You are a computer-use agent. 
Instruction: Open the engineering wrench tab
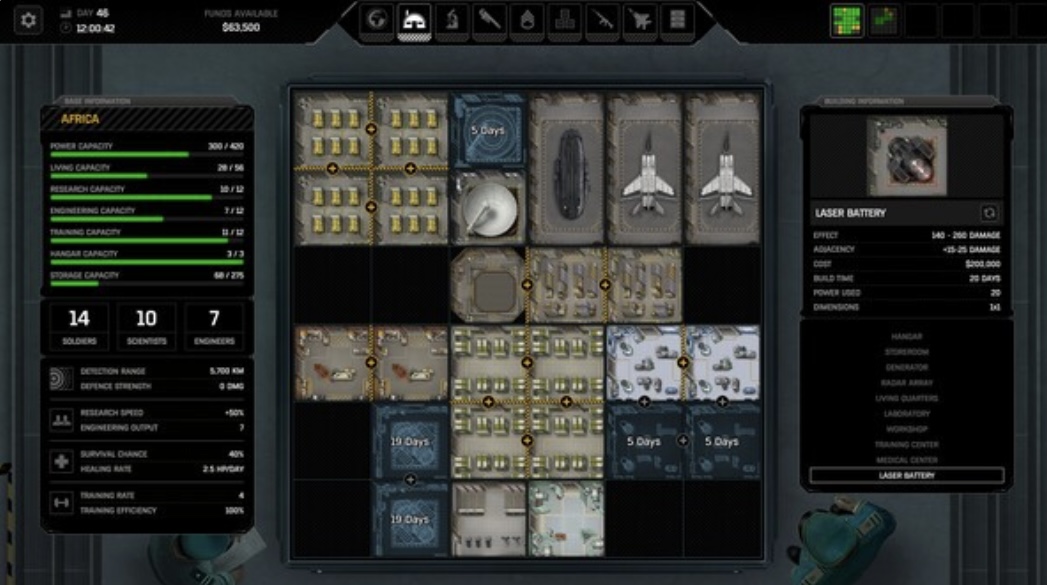(490, 20)
